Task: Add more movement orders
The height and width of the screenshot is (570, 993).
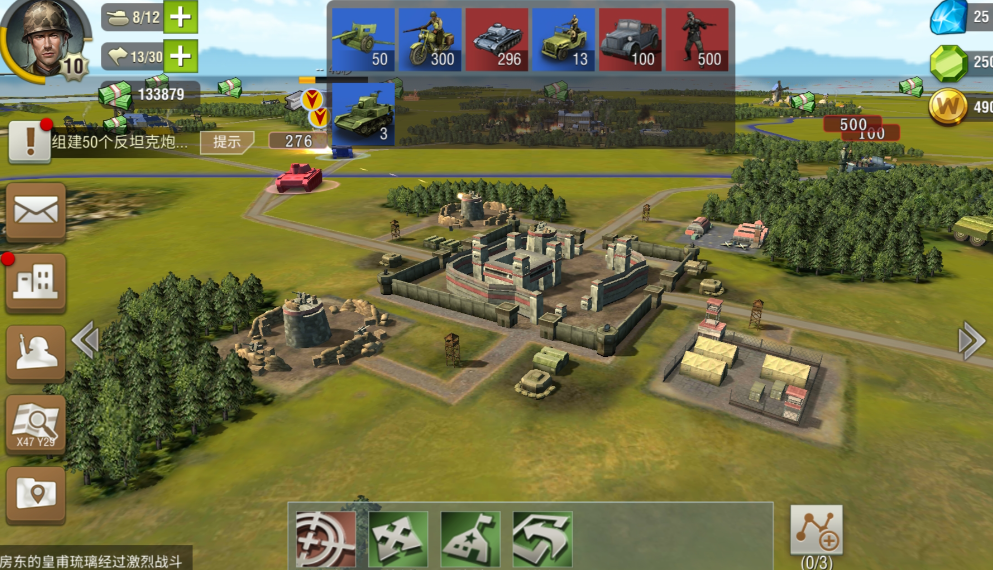Action: [181, 56]
